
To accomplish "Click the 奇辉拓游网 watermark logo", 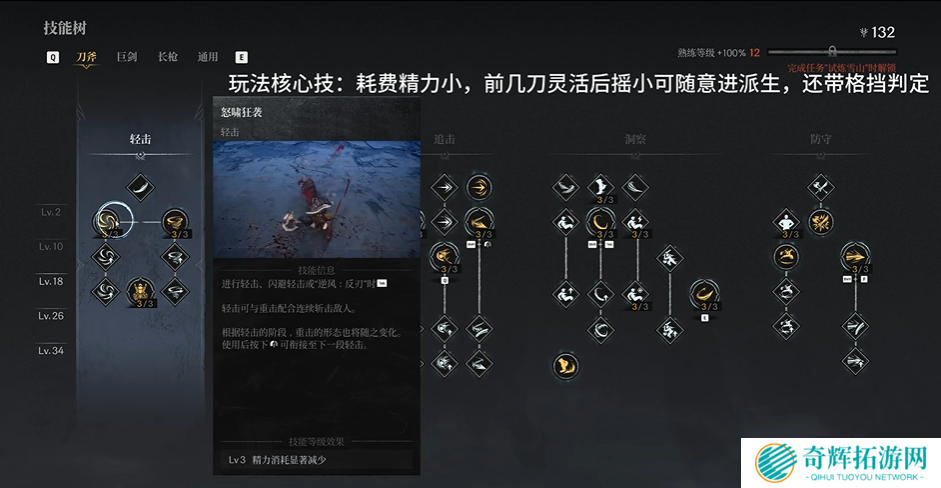I will pos(840,462).
